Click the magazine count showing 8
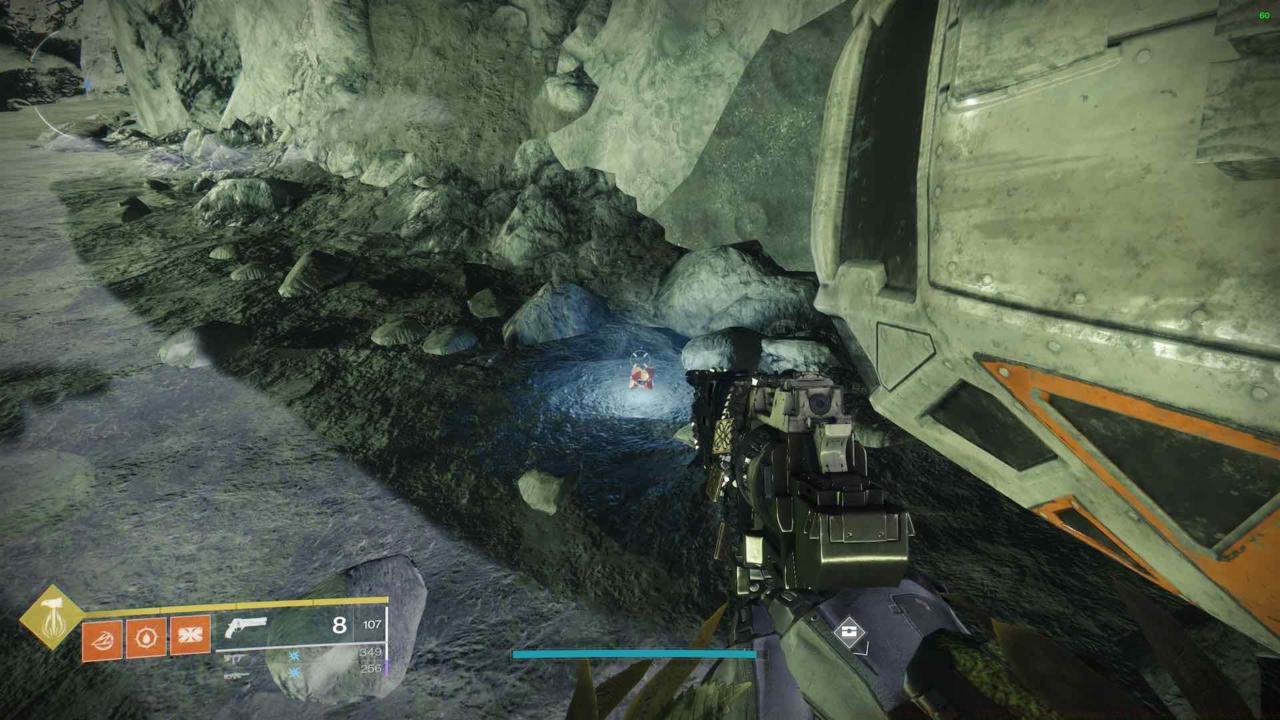Viewport: 1280px width, 720px height. tap(338, 624)
